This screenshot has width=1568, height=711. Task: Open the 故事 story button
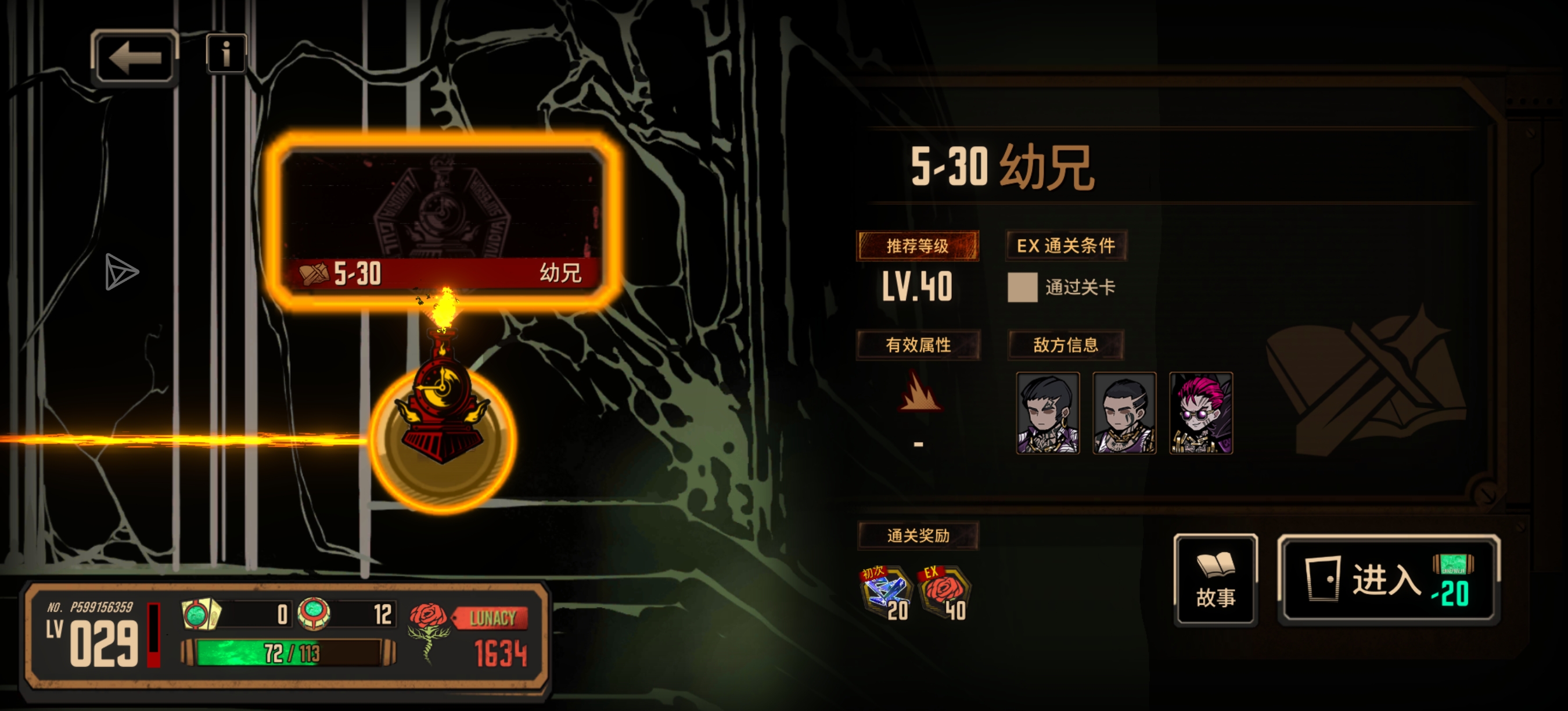pos(1215,580)
